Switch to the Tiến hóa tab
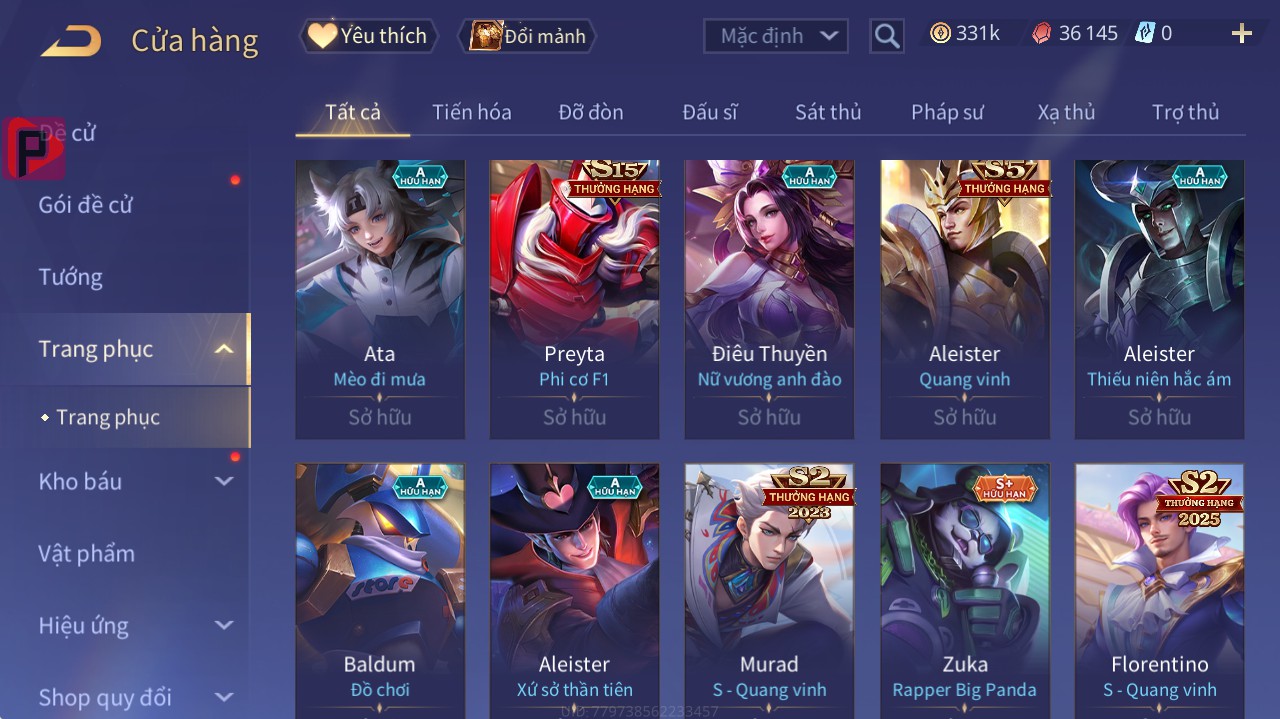The image size is (1280, 719). [471, 112]
